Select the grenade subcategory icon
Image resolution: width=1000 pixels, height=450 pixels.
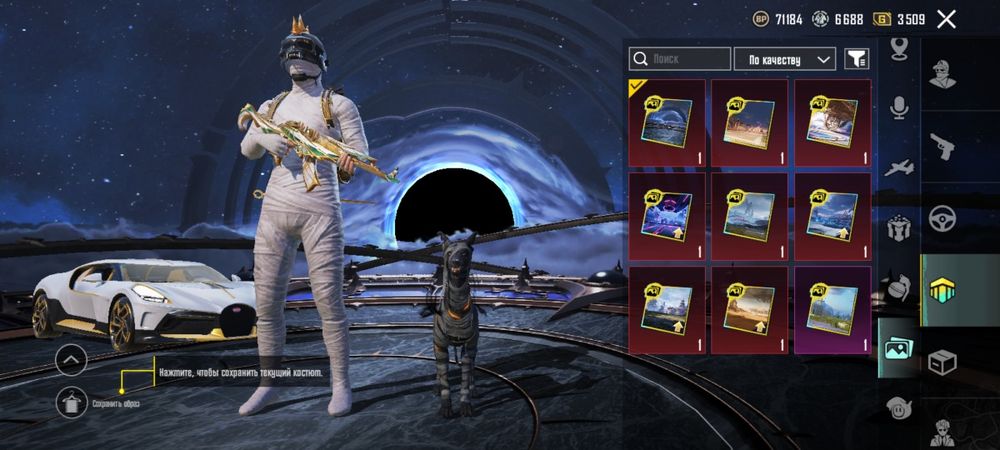point(899,288)
